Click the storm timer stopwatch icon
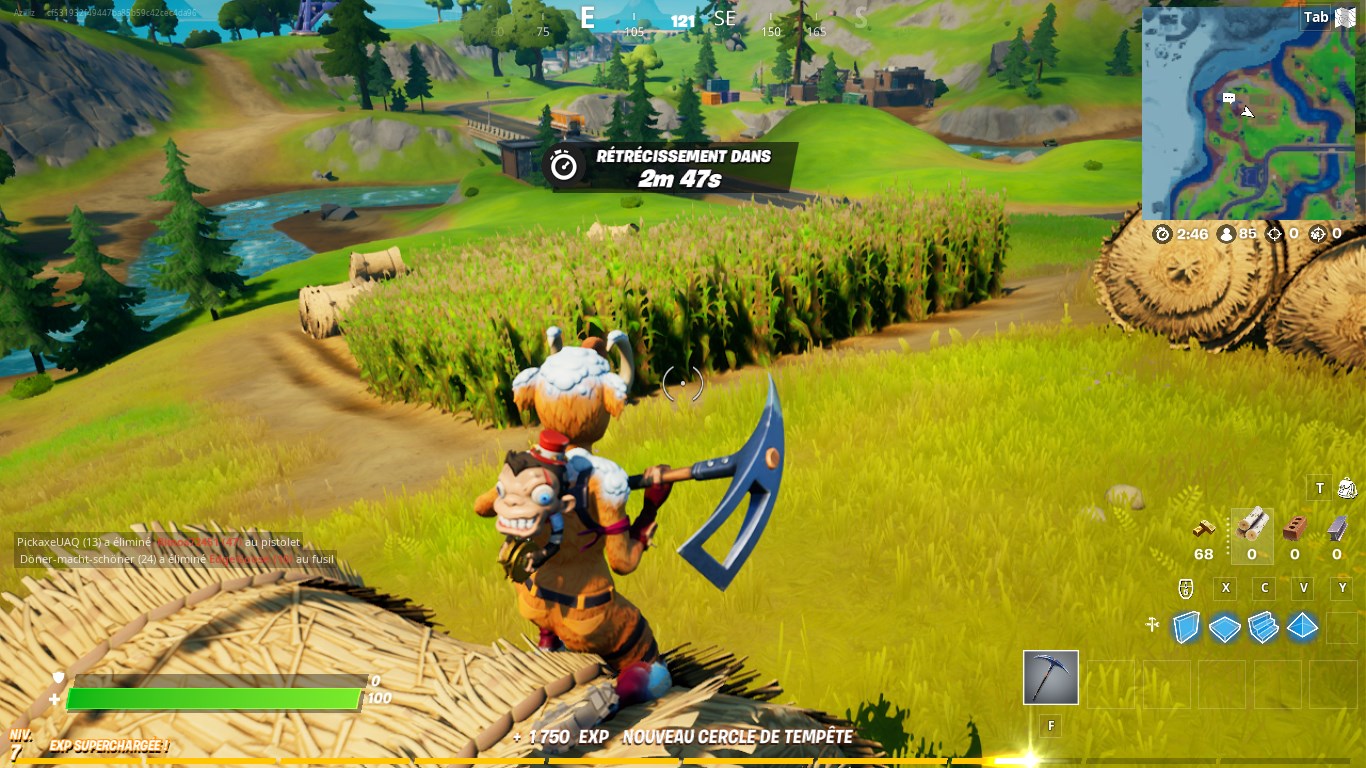 (x=1162, y=233)
